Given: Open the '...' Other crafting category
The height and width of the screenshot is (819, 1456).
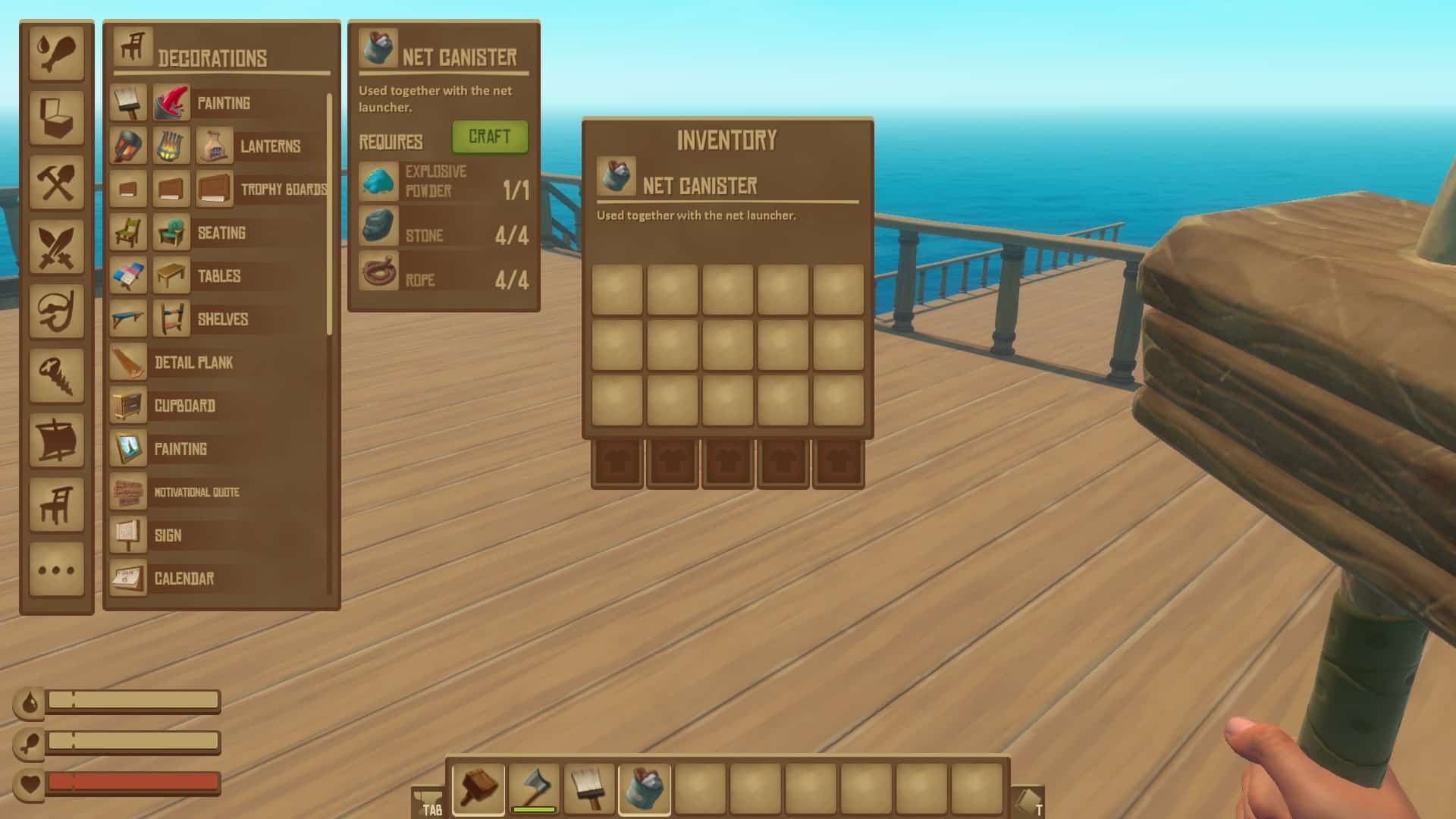Looking at the screenshot, I should click(58, 571).
